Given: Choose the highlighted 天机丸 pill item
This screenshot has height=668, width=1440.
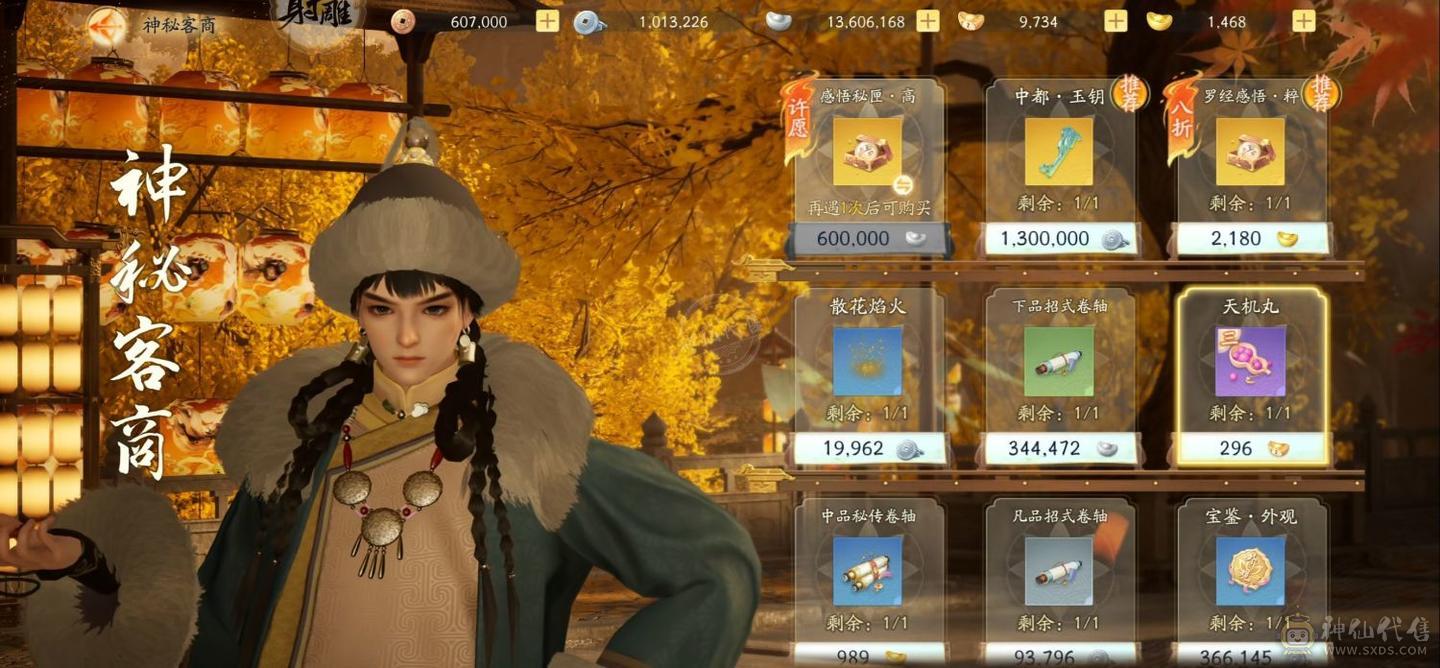Looking at the screenshot, I should coord(1250,362).
